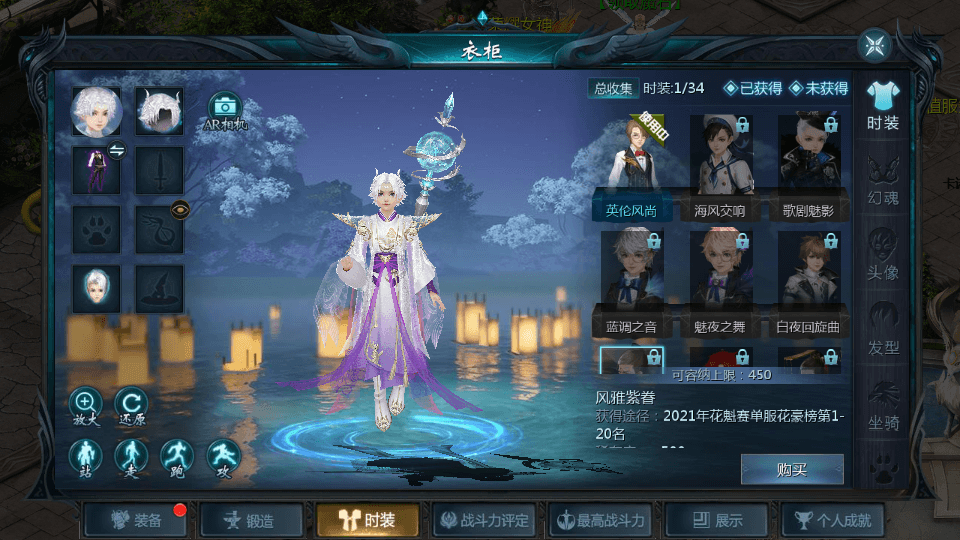This screenshot has width=960, height=540.
Task: Click the 购买 purchase button
Action: (x=791, y=469)
